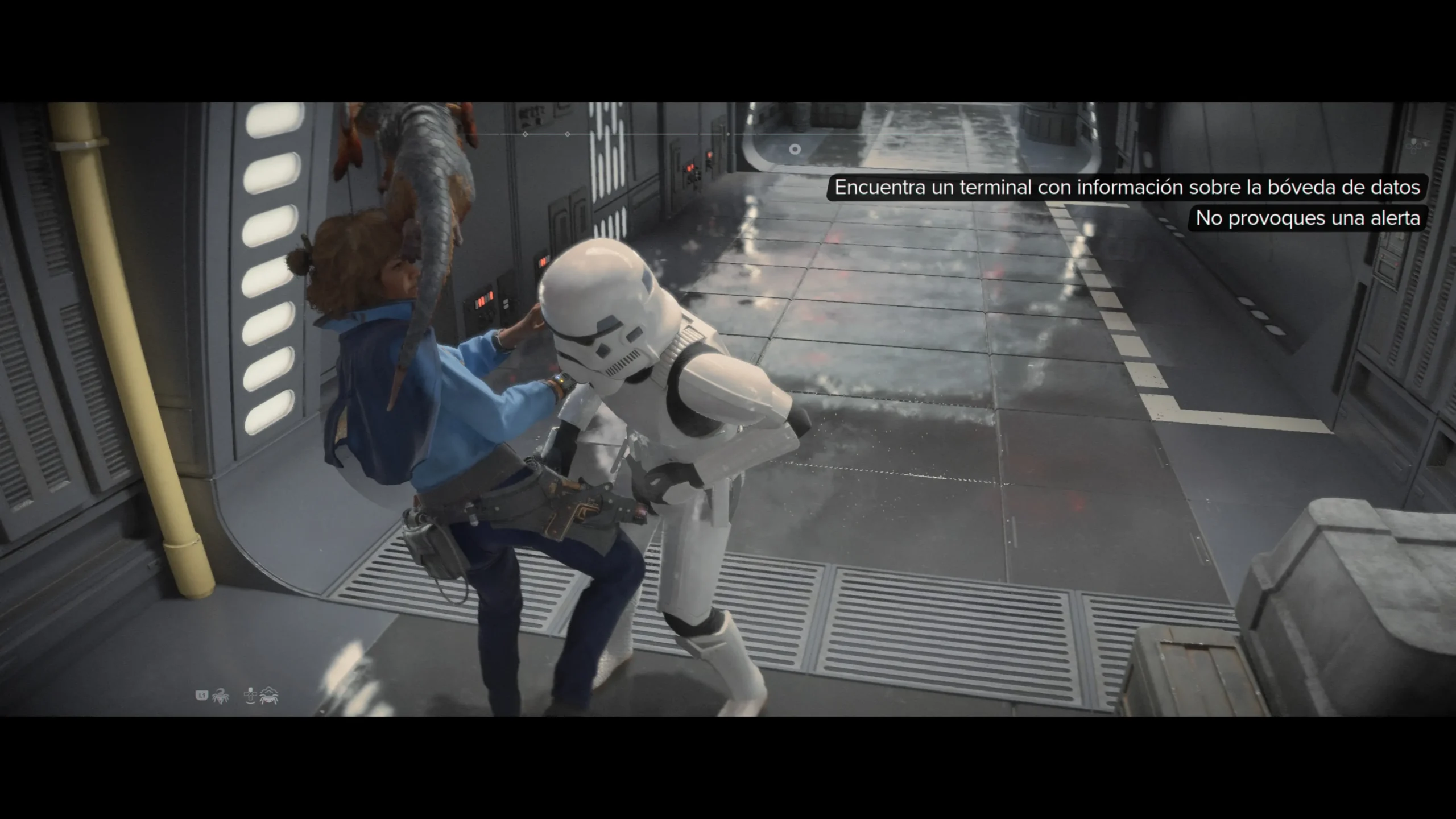Select the 'Encuentra un terminal' objective tracker
This screenshot has width=1456, height=819.
1127,187
